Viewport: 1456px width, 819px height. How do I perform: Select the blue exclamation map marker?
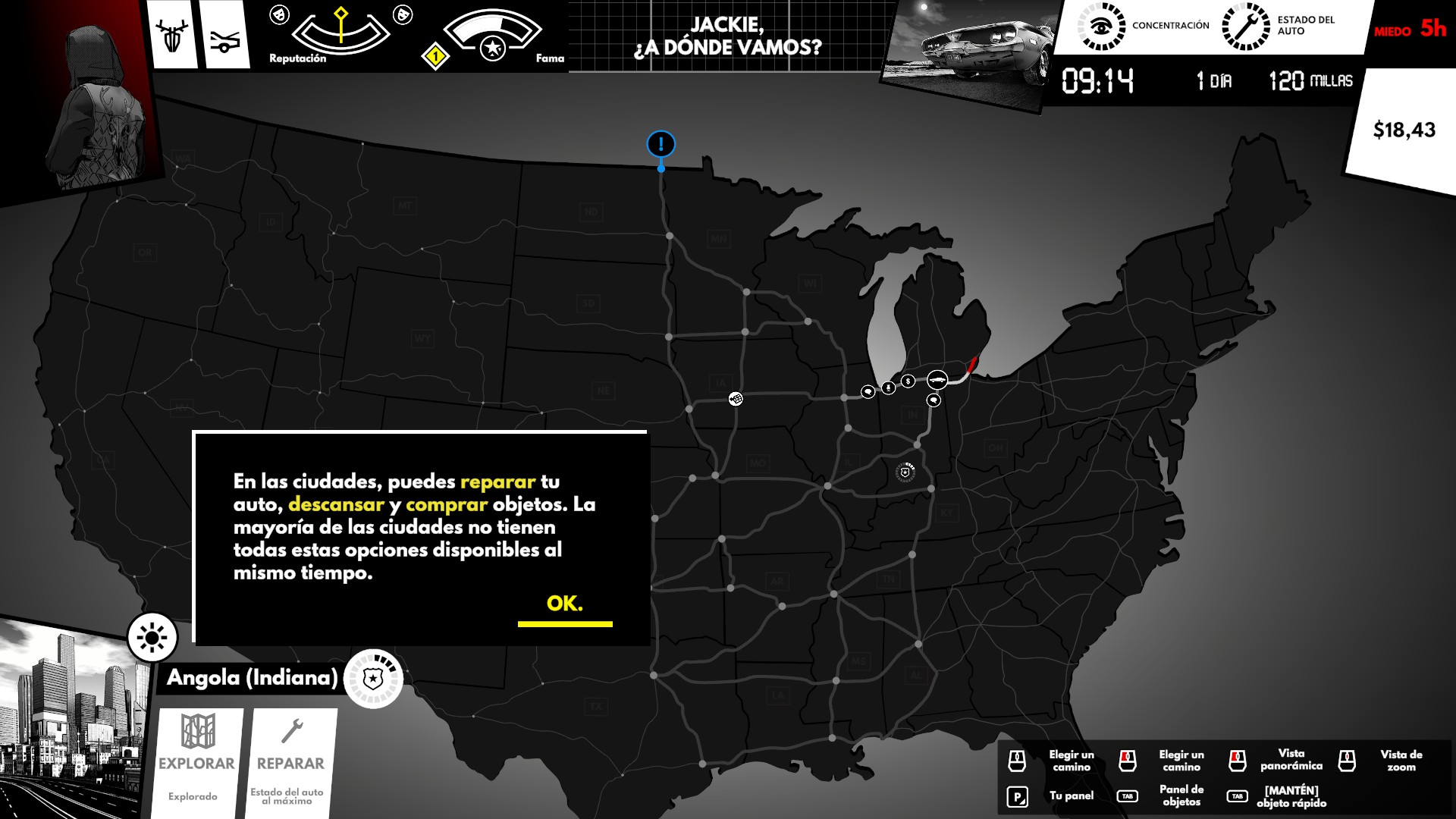tap(661, 144)
